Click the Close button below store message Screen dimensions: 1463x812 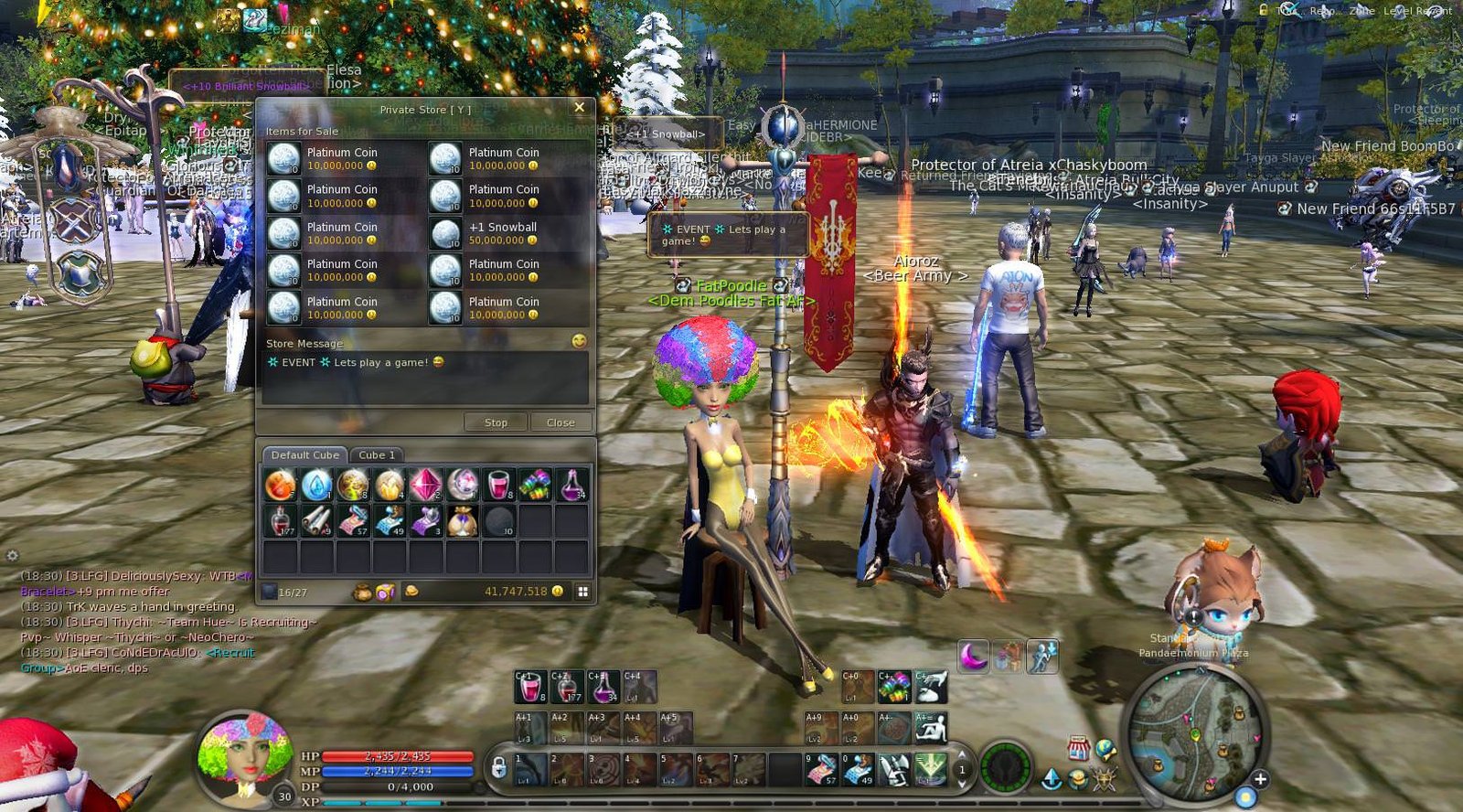(560, 422)
